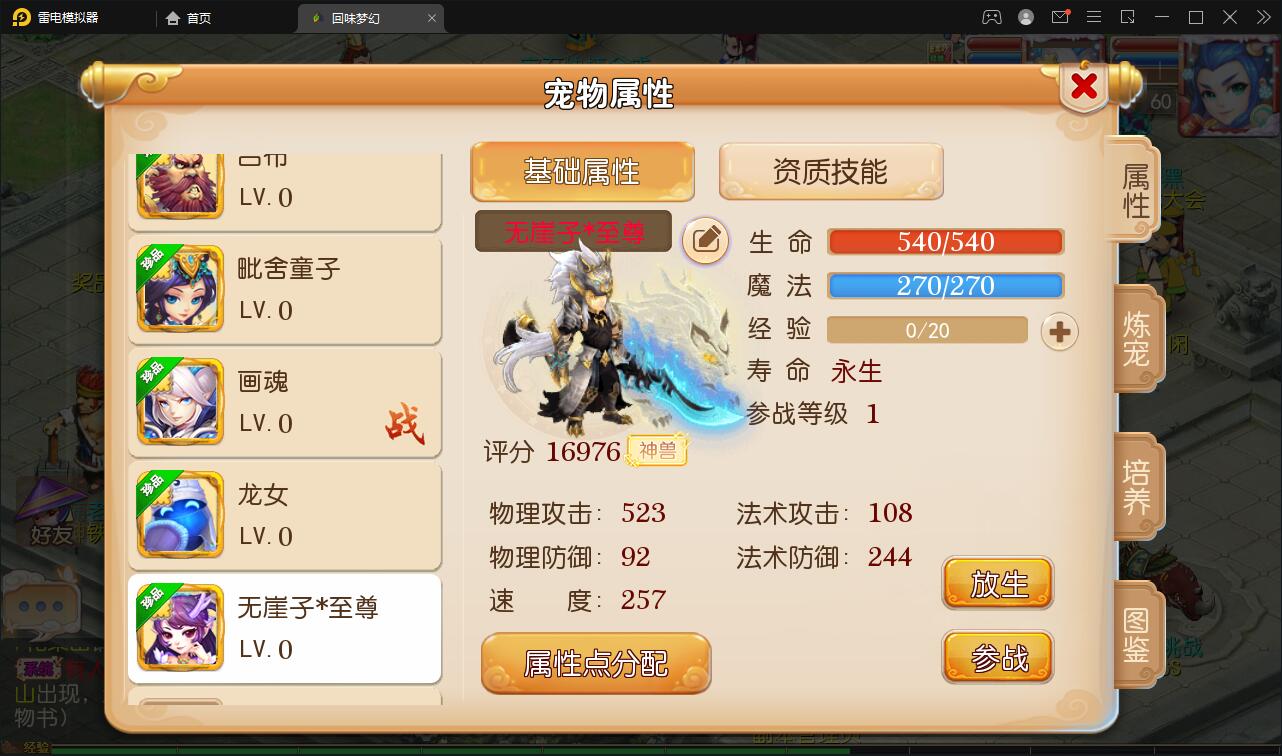Open 属性点分配 attribute point allocation
This screenshot has width=1282, height=756.
coord(596,662)
